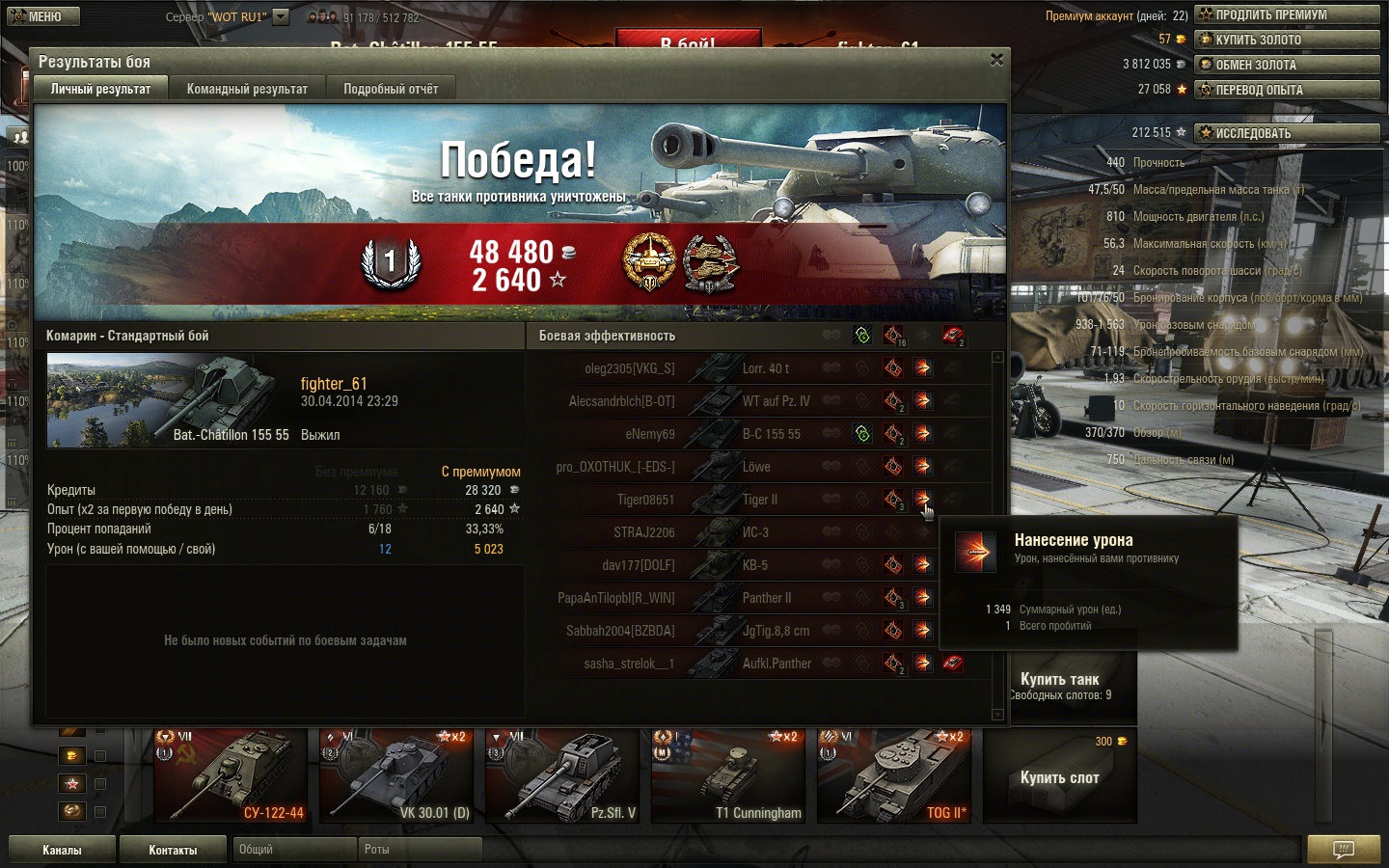This screenshot has width=1389, height=868.
Task: Pick the TOG II* tank
Action: point(894,776)
